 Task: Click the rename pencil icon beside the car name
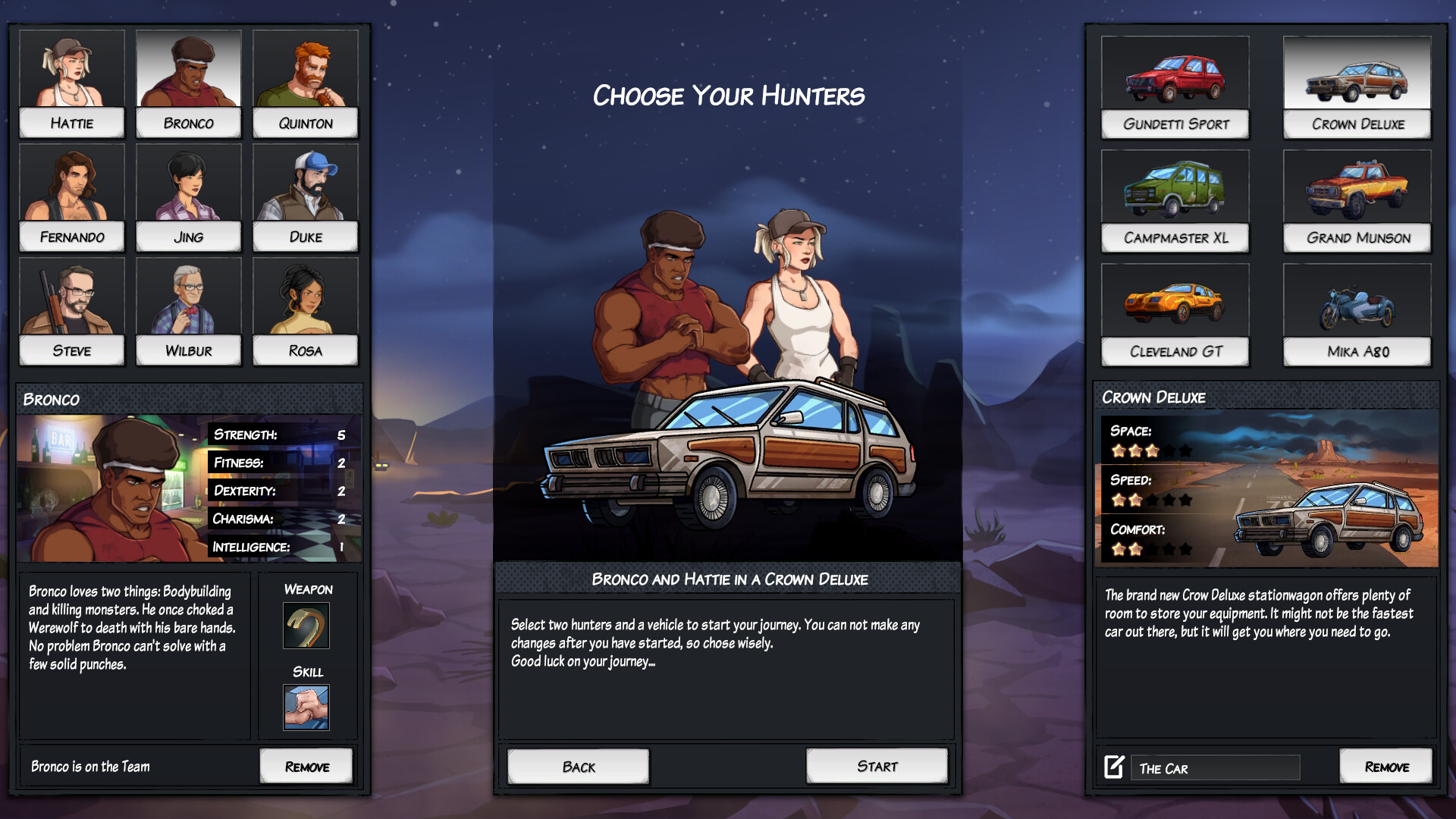point(1113,767)
